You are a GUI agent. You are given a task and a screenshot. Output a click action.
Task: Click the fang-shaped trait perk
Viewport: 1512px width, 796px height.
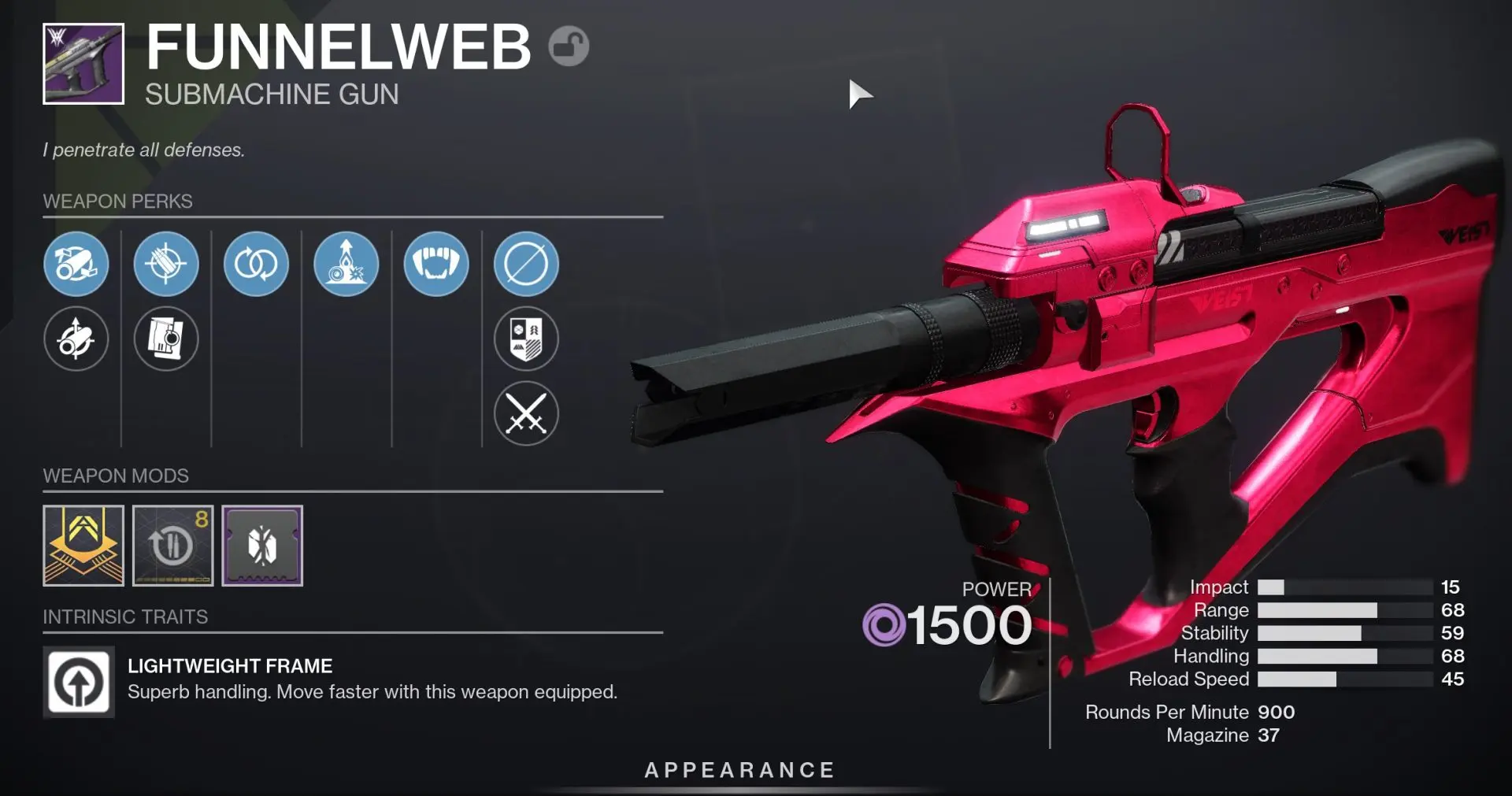pos(436,265)
